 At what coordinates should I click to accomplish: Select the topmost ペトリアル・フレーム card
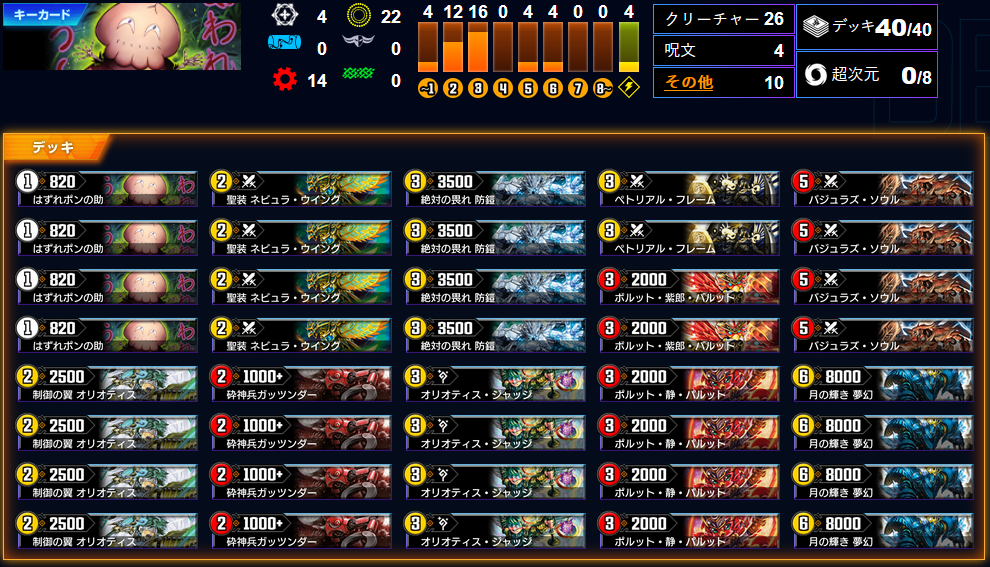689,188
